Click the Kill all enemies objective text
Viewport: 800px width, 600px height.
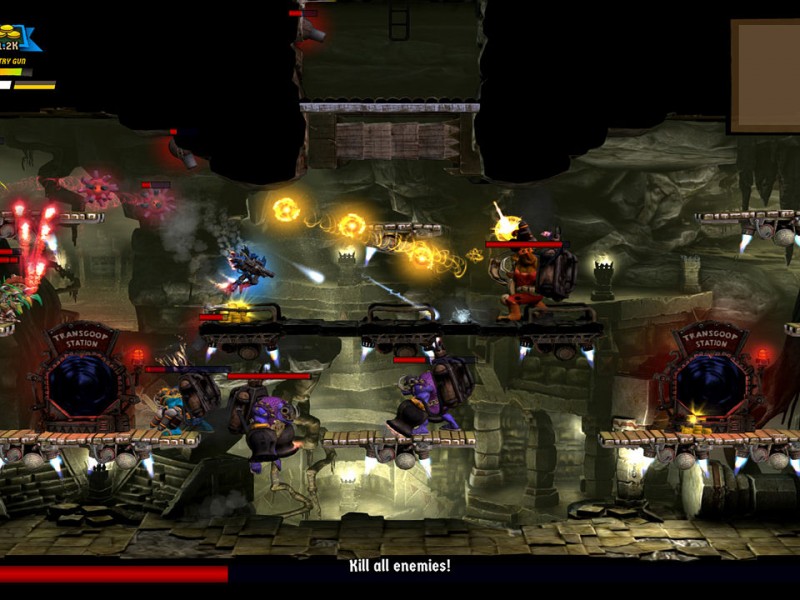[400, 566]
